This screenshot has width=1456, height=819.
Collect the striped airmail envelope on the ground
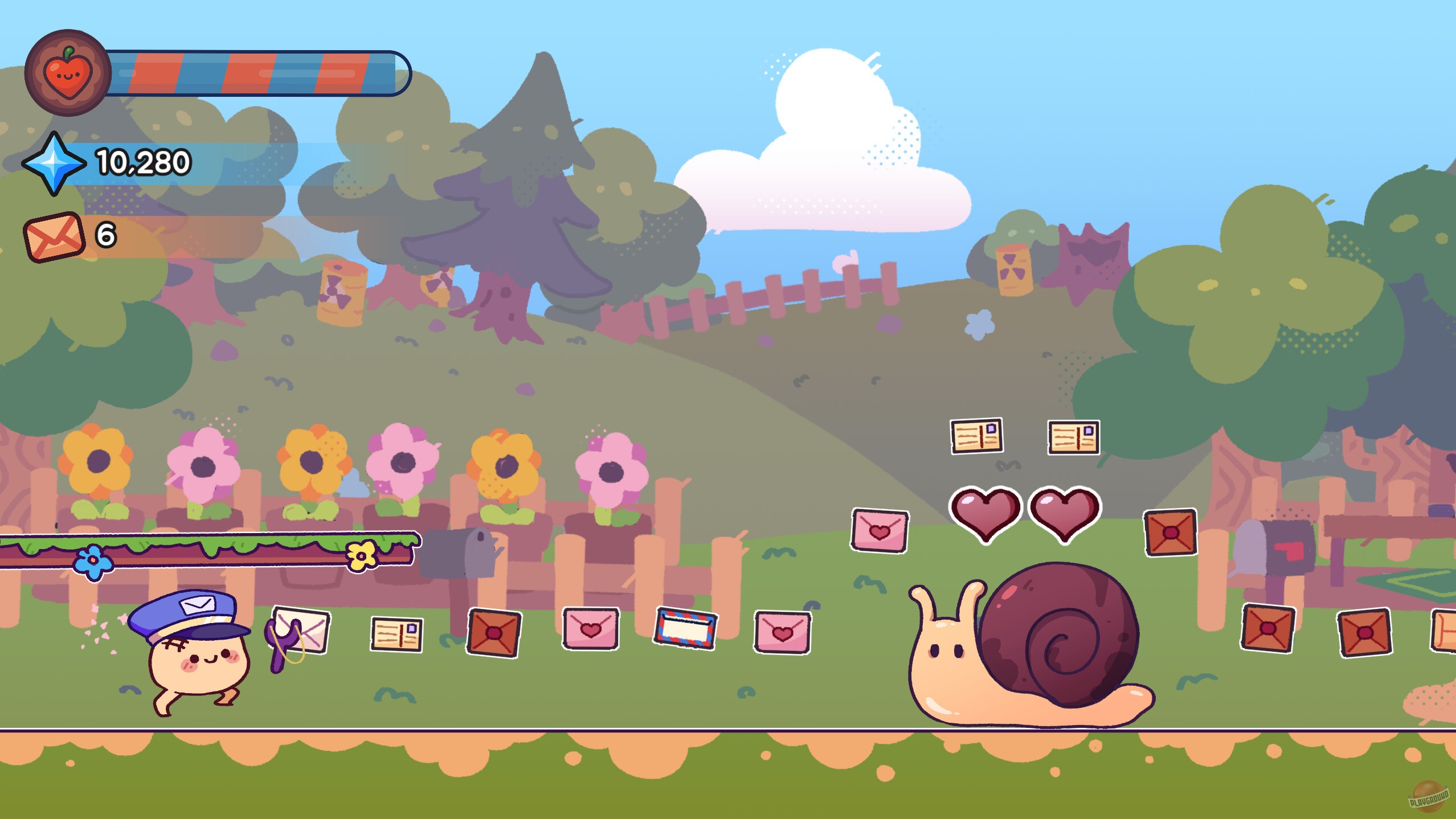pyautogui.click(x=686, y=628)
